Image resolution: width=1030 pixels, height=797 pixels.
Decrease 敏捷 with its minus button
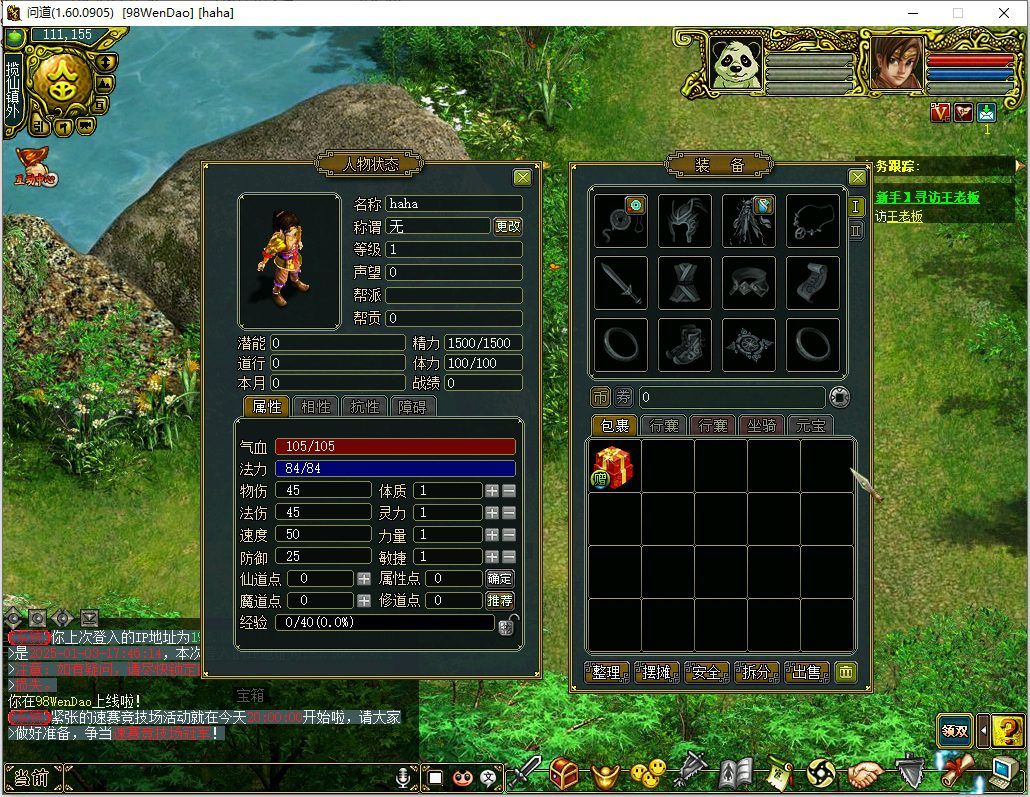[509, 556]
